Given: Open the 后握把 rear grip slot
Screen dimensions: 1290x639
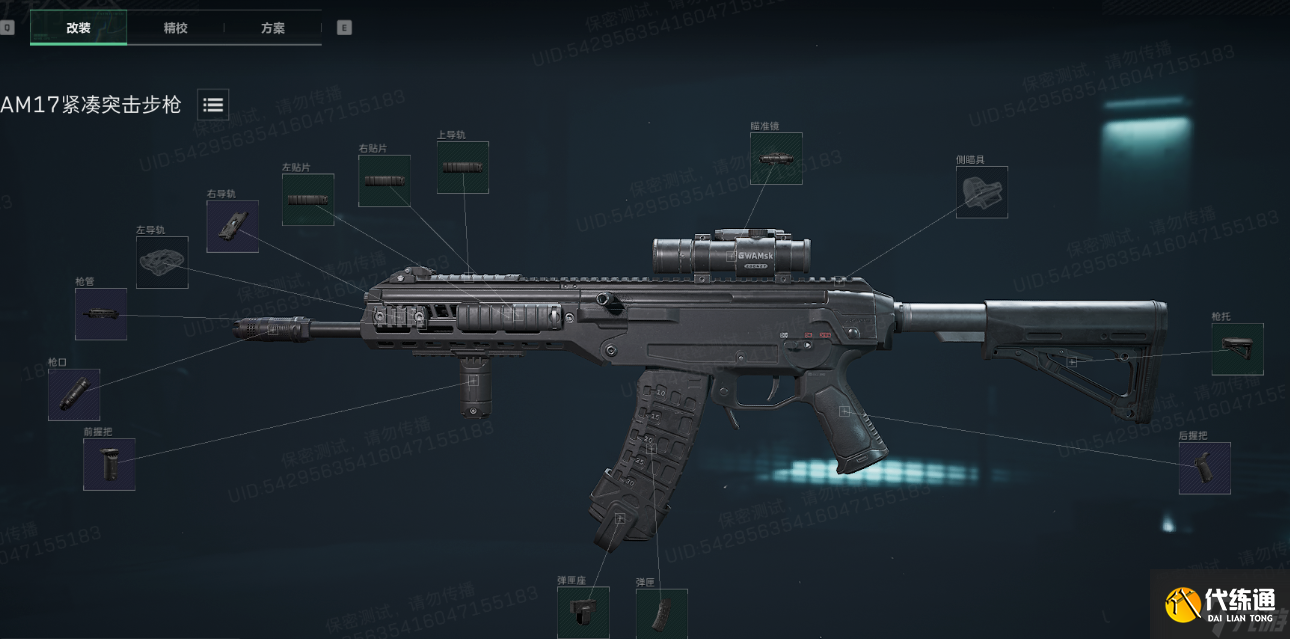Looking at the screenshot, I should (x=1204, y=468).
